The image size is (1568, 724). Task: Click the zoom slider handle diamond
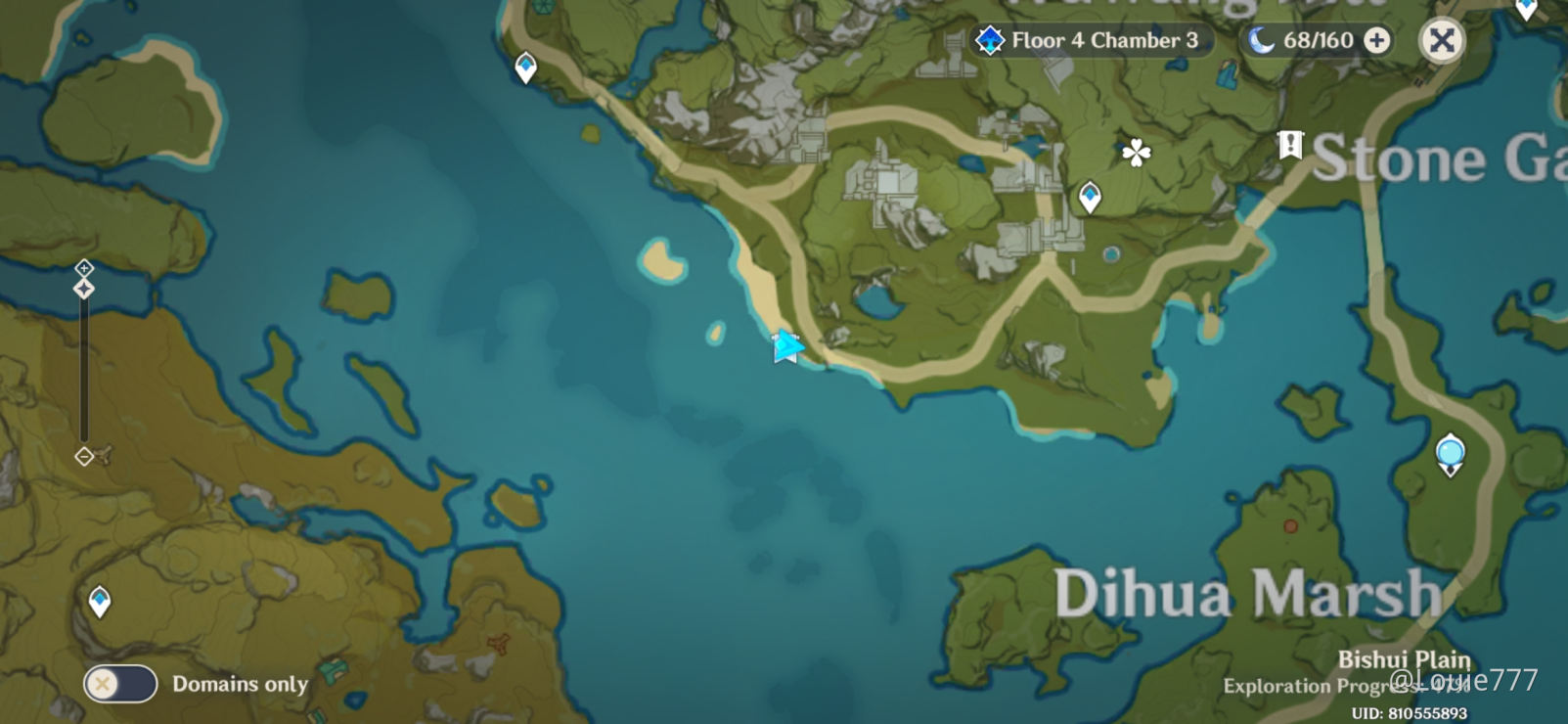(x=85, y=288)
